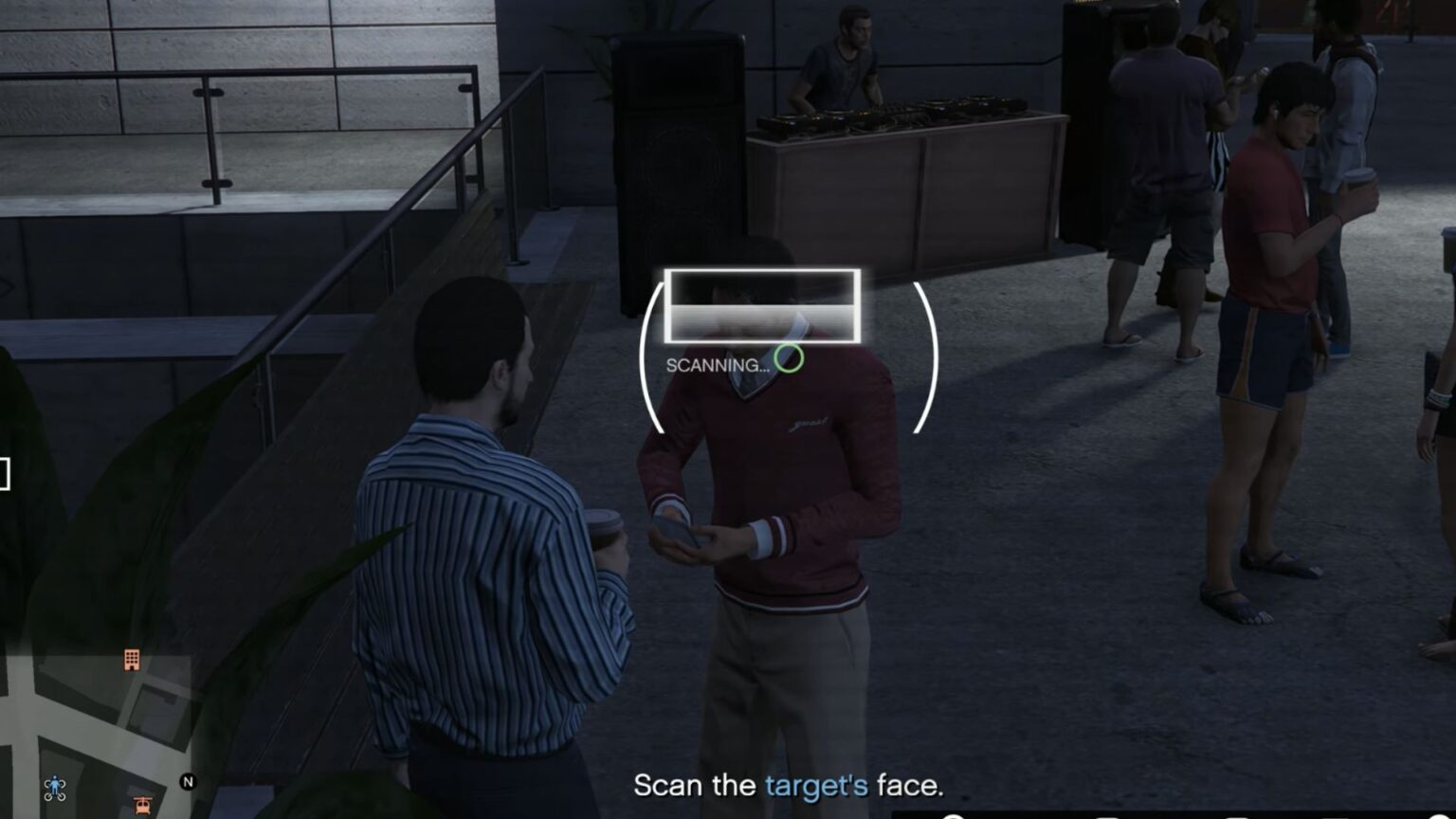
Task: Select the white face-scan frame over the target
Action: pyautogui.click(x=763, y=307)
